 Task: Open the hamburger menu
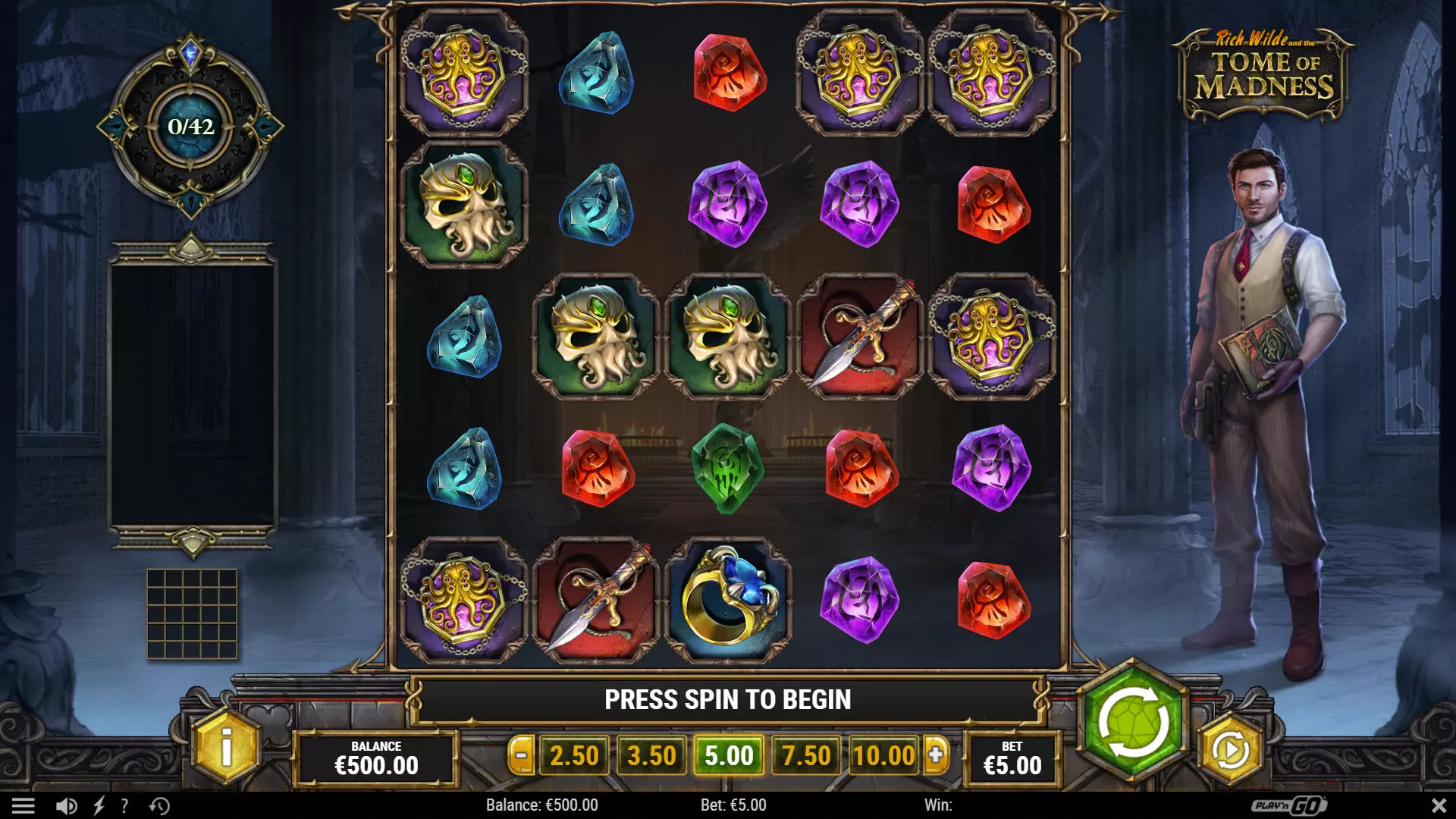[x=24, y=805]
